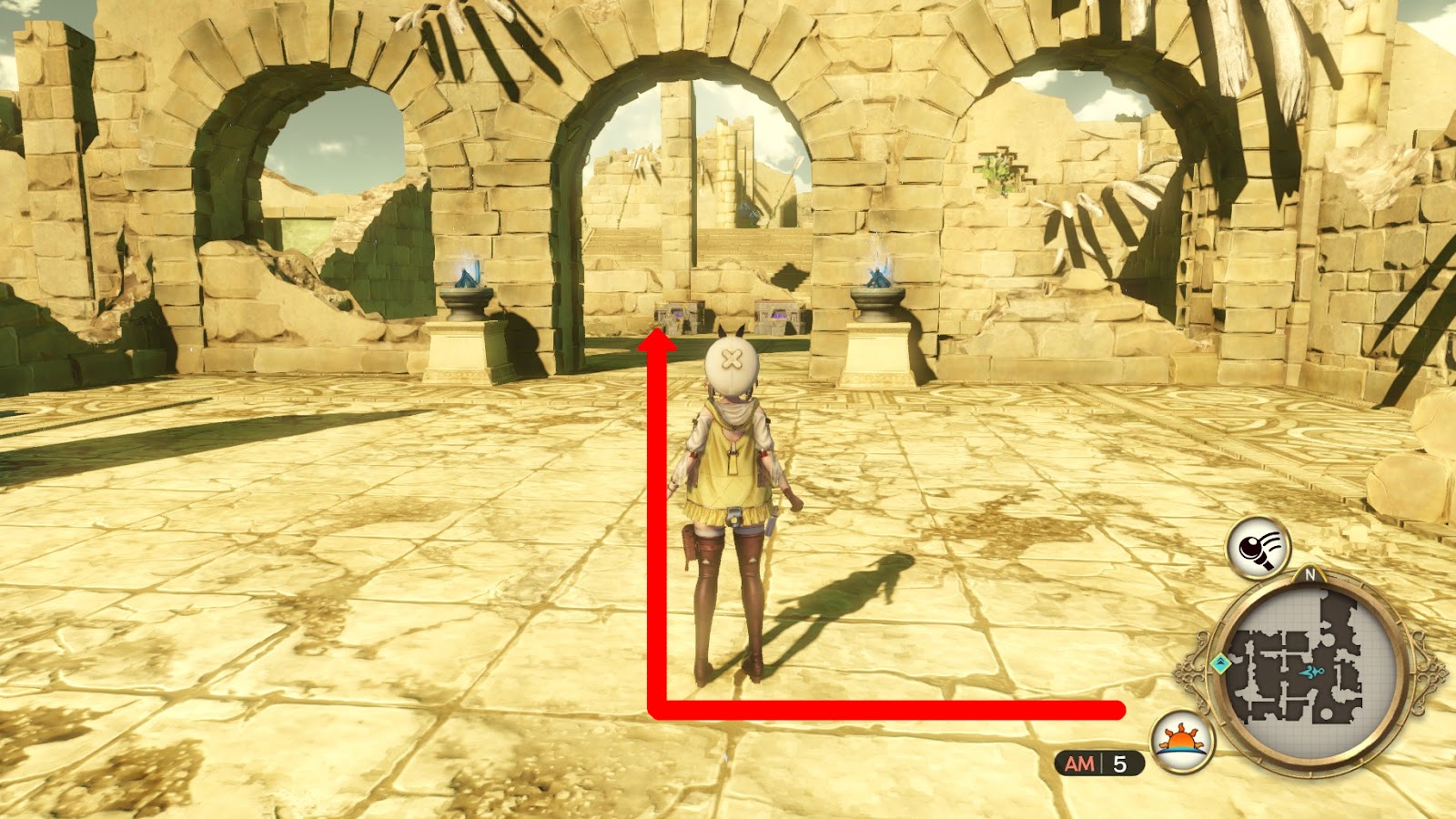Click the N compass marker atop the minimap
1456x819 pixels.
click(x=1310, y=575)
